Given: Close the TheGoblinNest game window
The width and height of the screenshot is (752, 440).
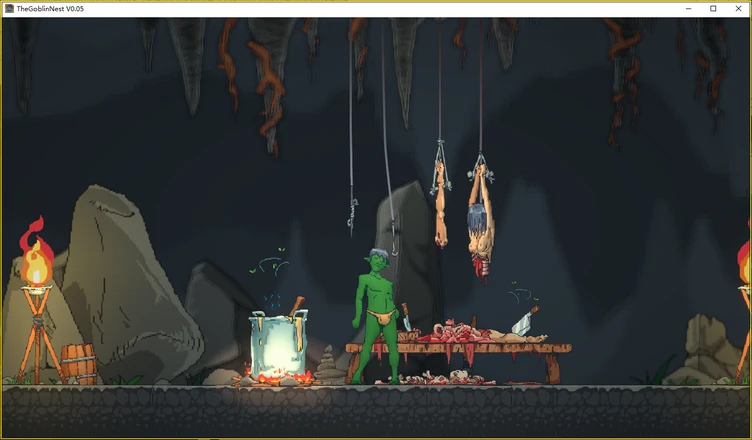Looking at the screenshot, I should tap(736, 8).
